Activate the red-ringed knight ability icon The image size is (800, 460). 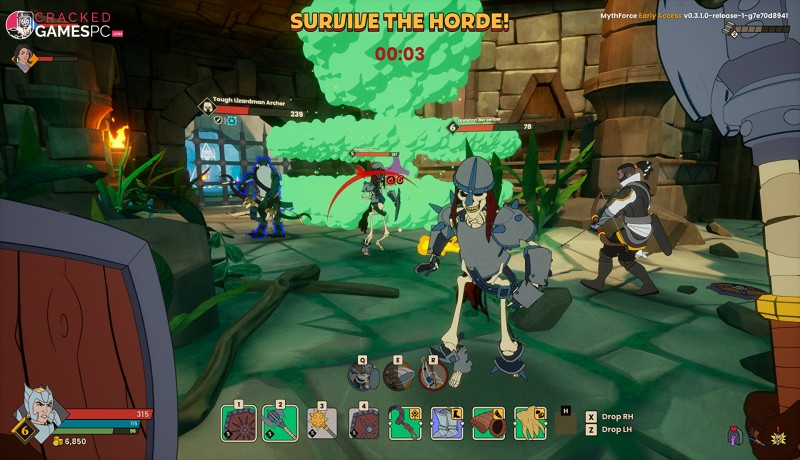[x=433, y=375]
